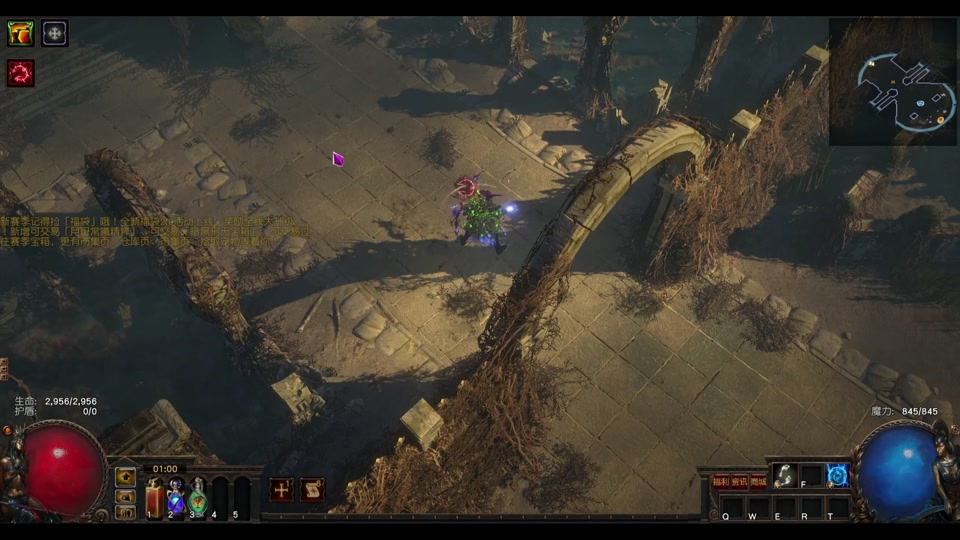Click the 福利 welfare button
Viewport: 960px width, 540px height.
(x=721, y=481)
